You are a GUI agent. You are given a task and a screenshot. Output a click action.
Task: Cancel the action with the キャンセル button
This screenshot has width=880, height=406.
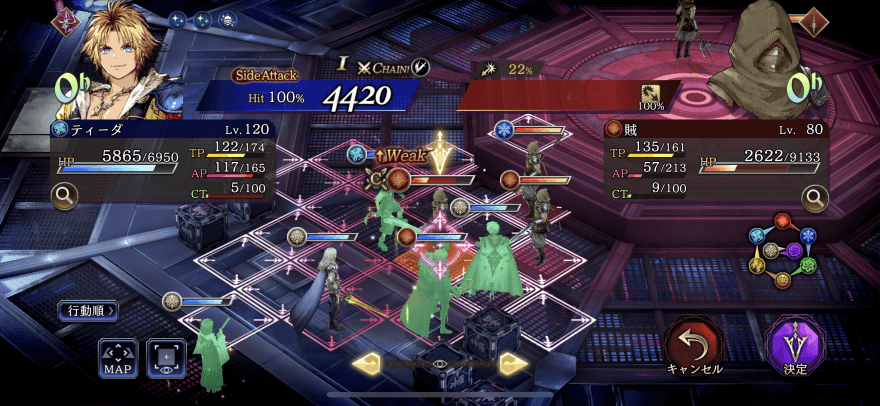pyautogui.click(x=694, y=345)
